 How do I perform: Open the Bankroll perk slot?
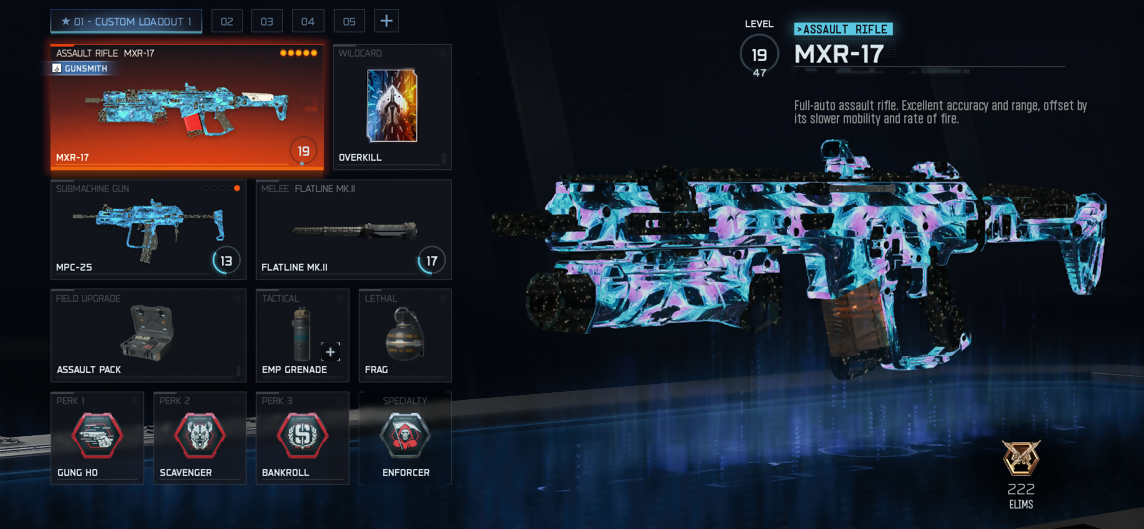[x=302, y=438]
